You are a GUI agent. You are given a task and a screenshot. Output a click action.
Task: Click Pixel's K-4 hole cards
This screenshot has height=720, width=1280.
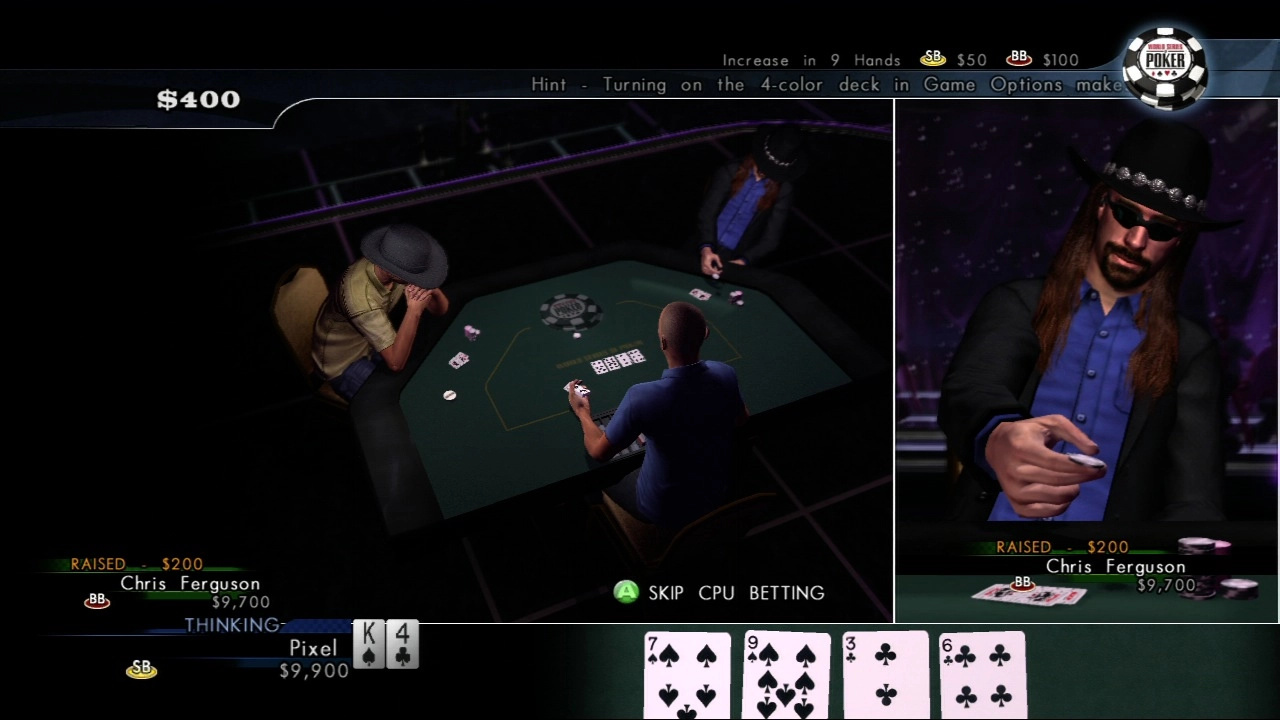tap(385, 645)
